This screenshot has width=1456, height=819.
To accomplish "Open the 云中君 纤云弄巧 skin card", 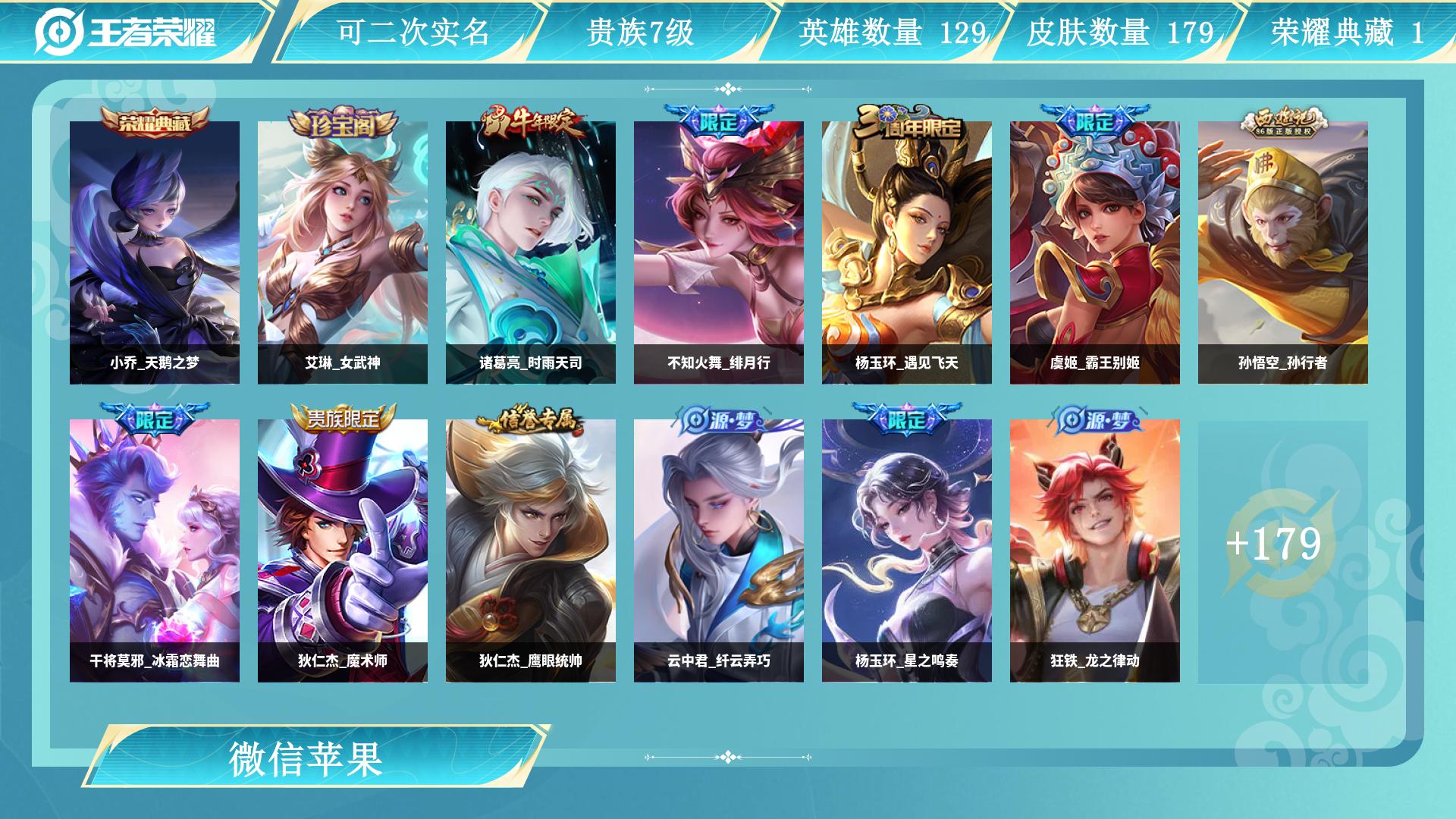I will pyautogui.click(x=719, y=551).
